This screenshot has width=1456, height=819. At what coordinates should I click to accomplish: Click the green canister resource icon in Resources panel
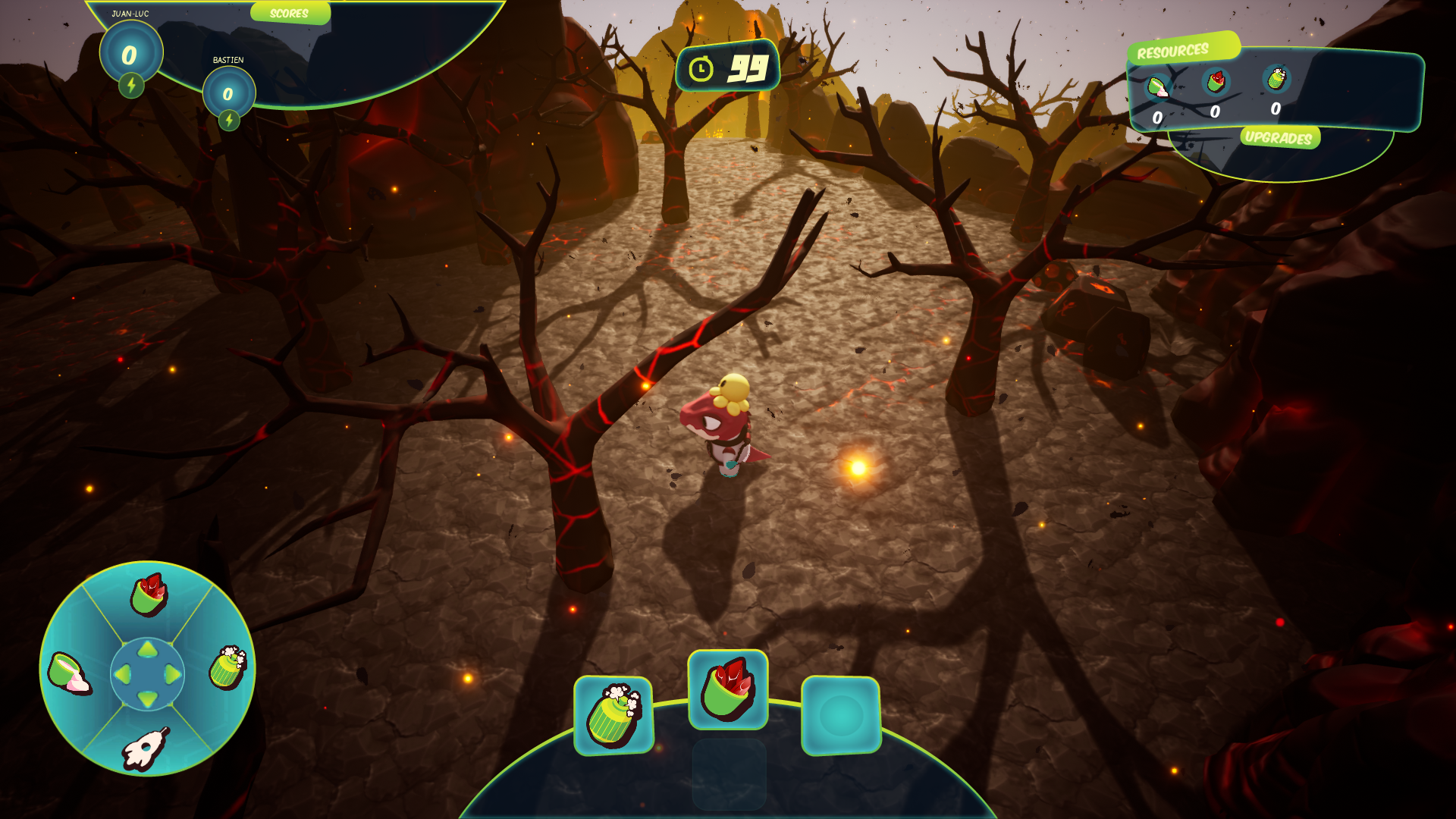tap(1276, 77)
